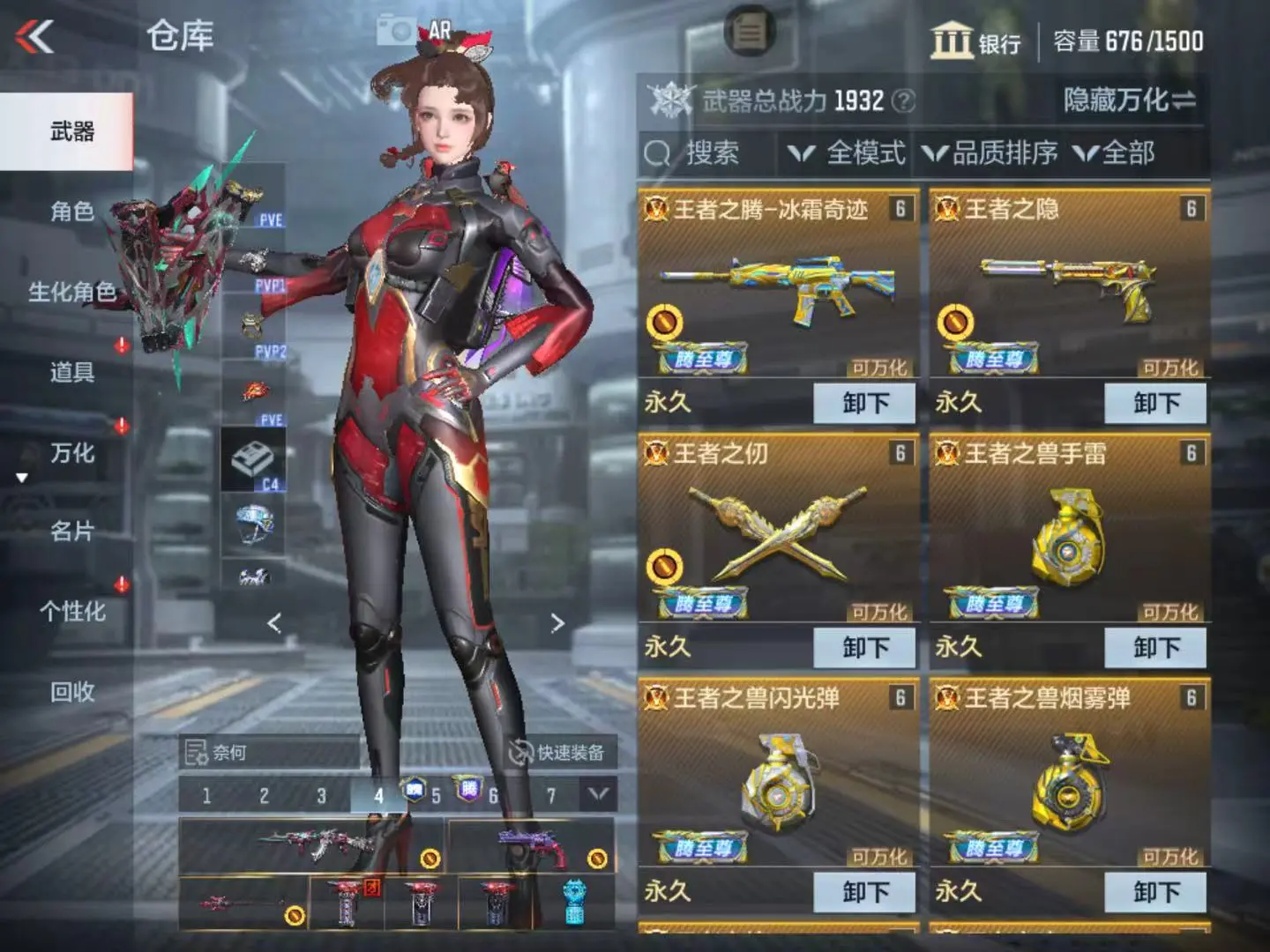Image resolution: width=1270 pixels, height=952 pixels.
Task: Click the 搜索 search field
Action: pos(706,153)
